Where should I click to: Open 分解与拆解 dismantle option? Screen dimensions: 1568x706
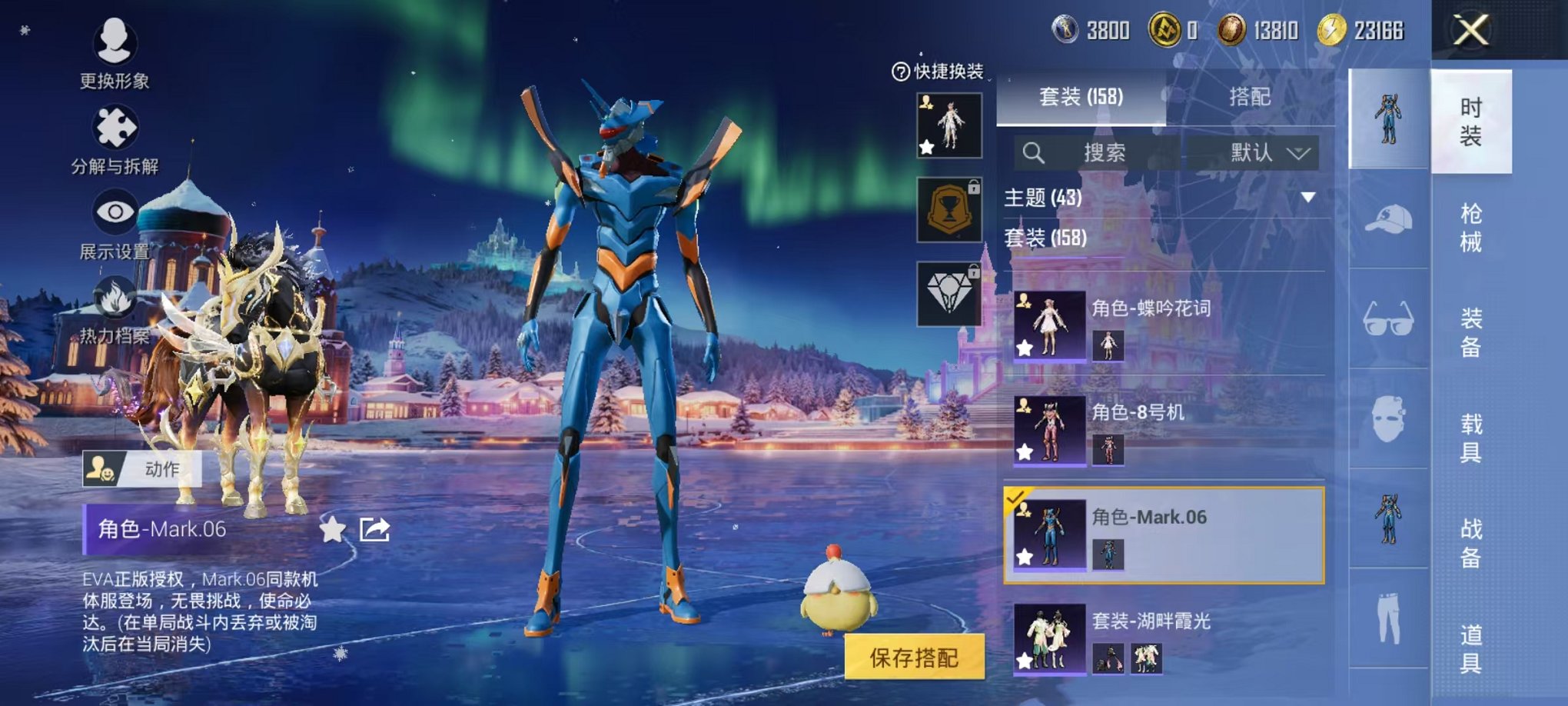tap(115, 129)
